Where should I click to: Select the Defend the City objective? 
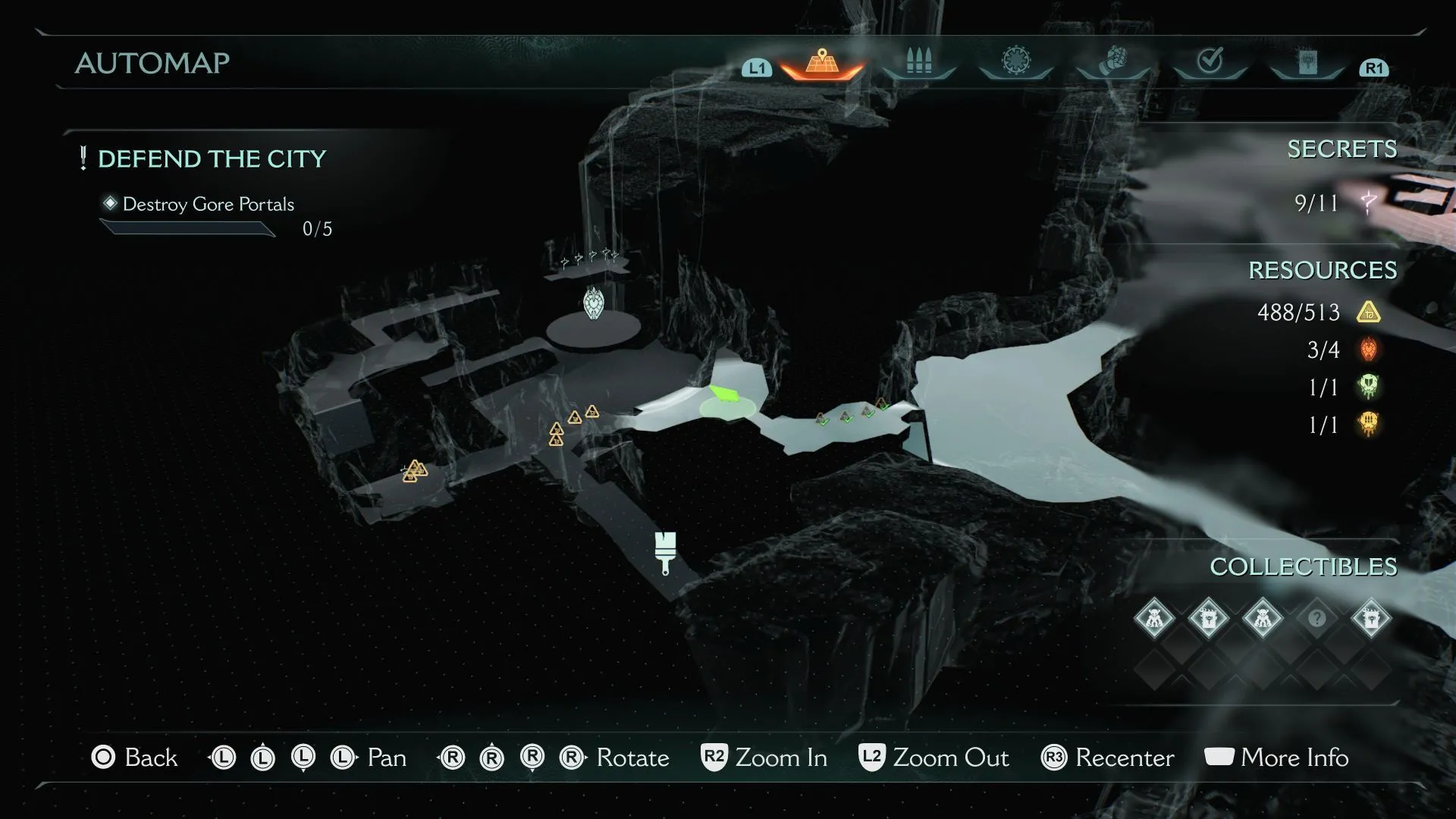pyautogui.click(x=212, y=159)
